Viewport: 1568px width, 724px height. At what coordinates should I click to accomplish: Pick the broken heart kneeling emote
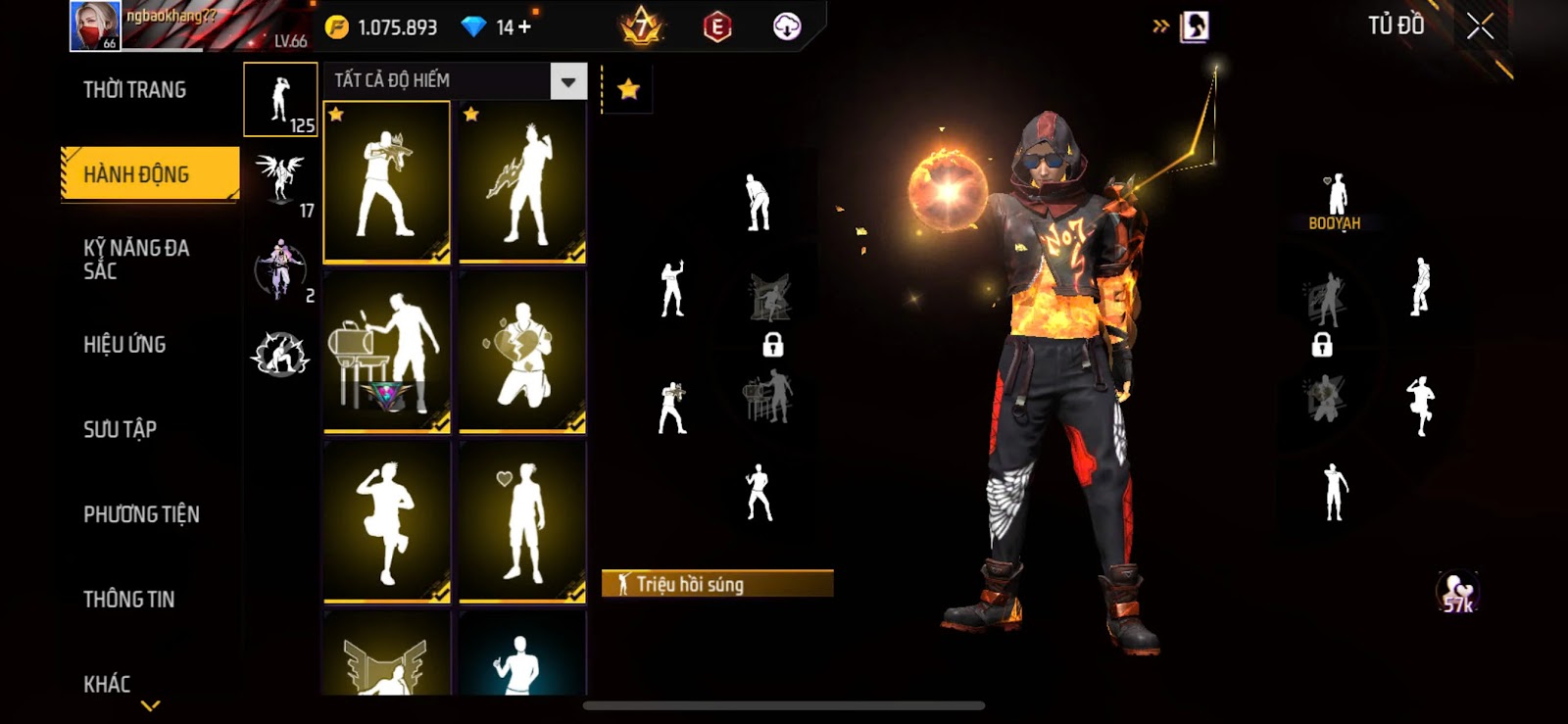[x=522, y=353]
